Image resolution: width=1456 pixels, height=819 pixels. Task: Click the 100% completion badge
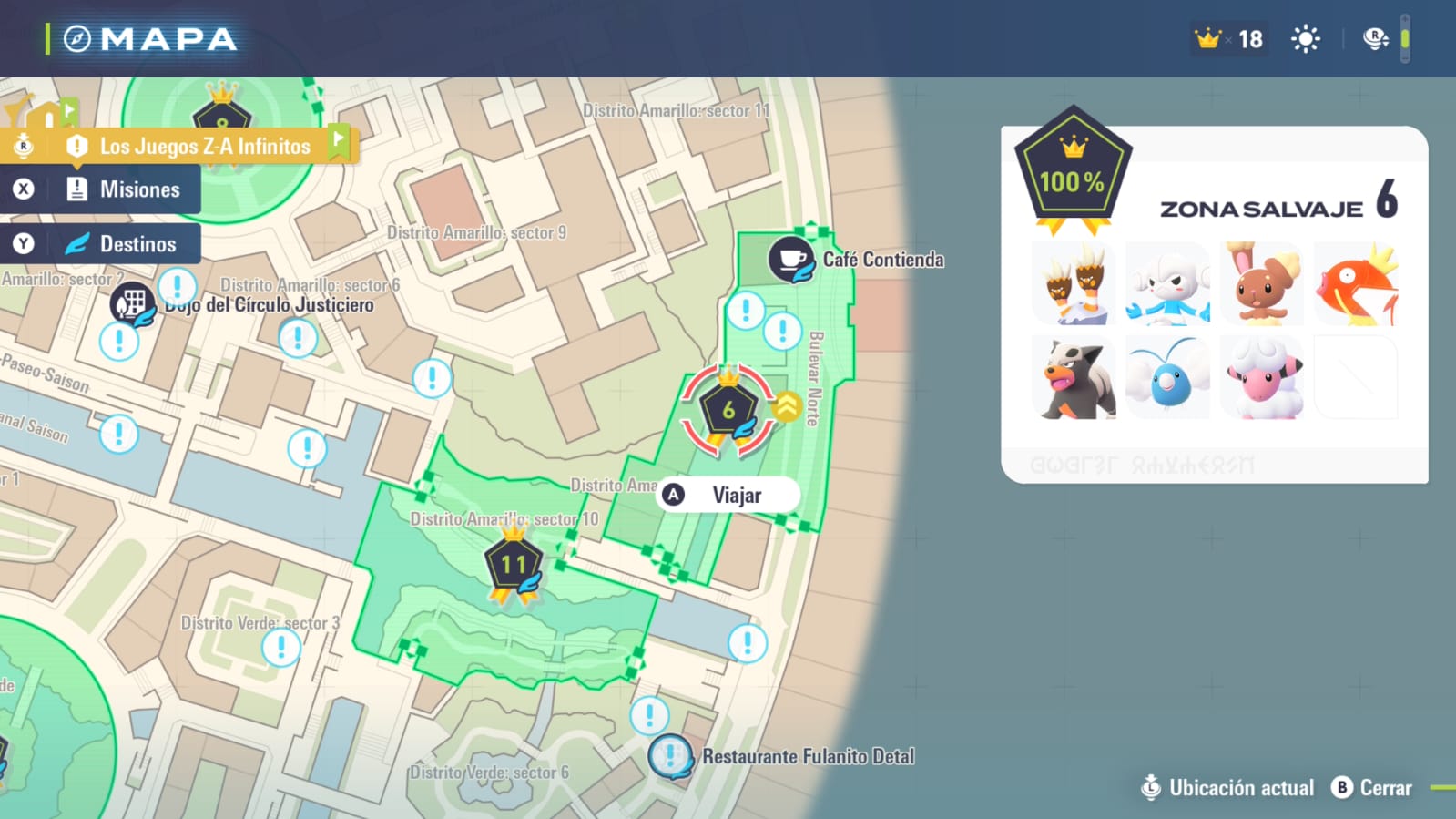point(1073,173)
